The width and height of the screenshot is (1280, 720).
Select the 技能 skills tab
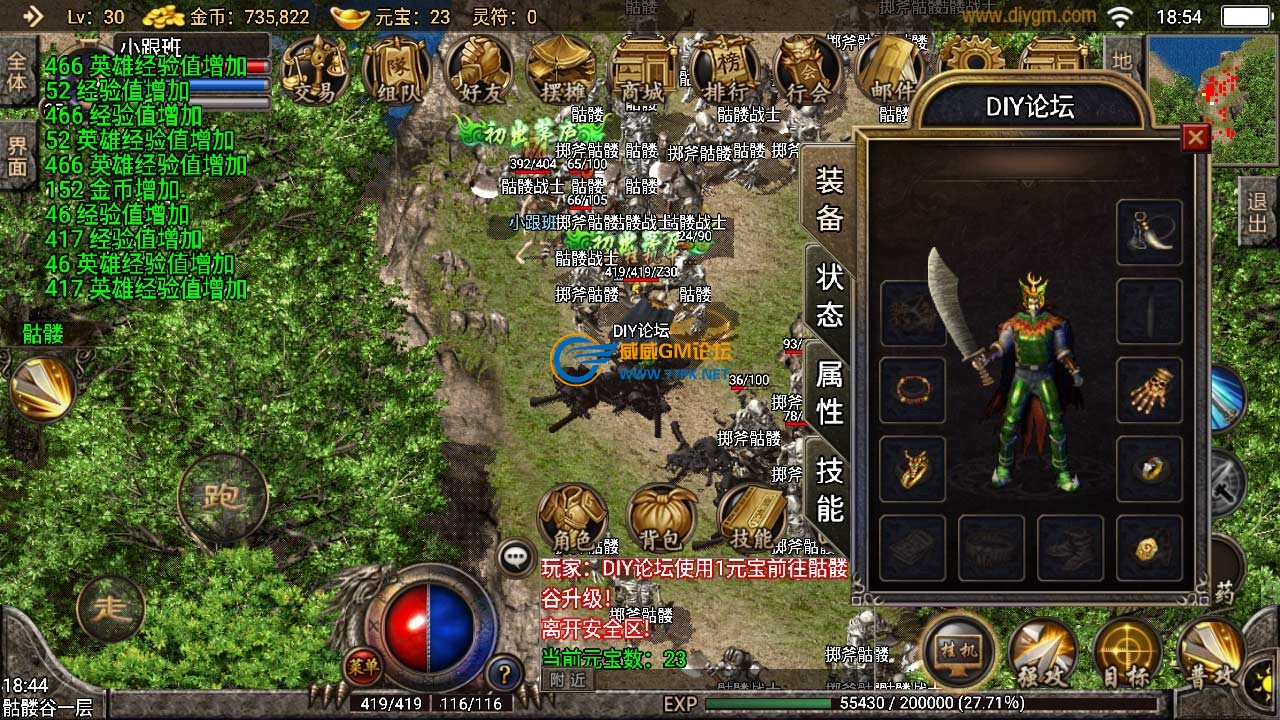click(x=830, y=489)
